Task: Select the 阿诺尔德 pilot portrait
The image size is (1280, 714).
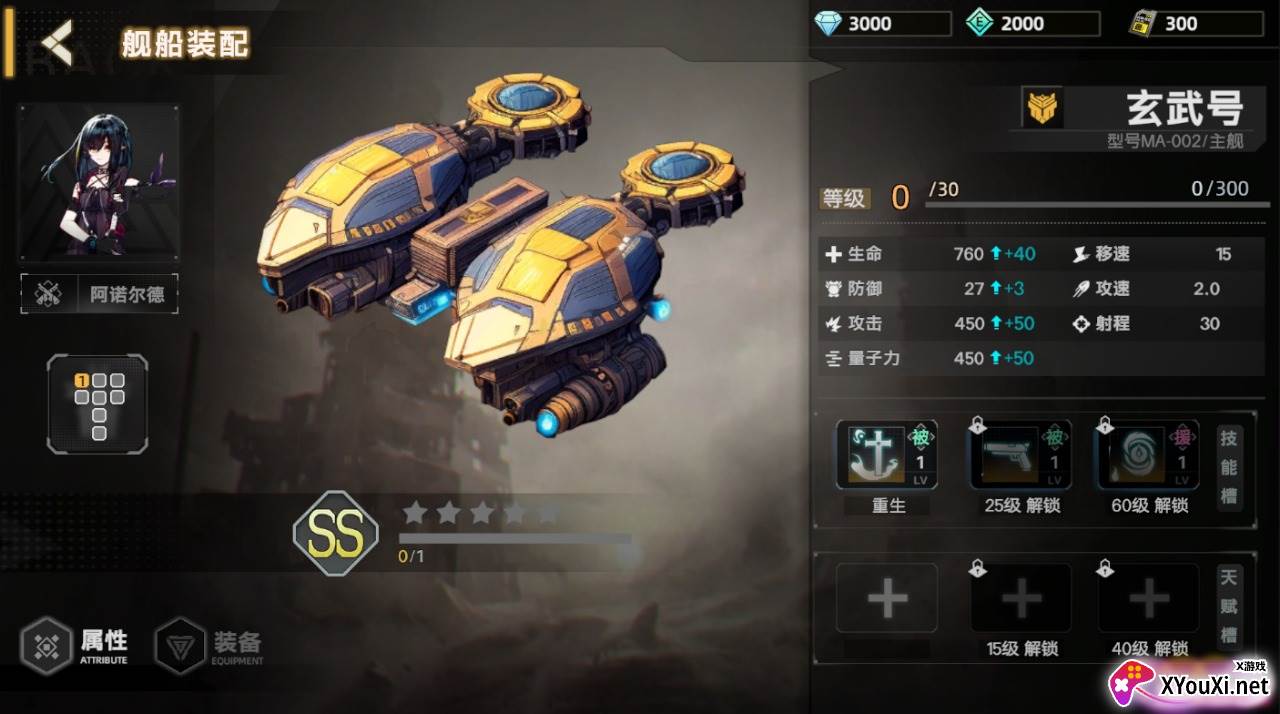Action: pos(99,181)
